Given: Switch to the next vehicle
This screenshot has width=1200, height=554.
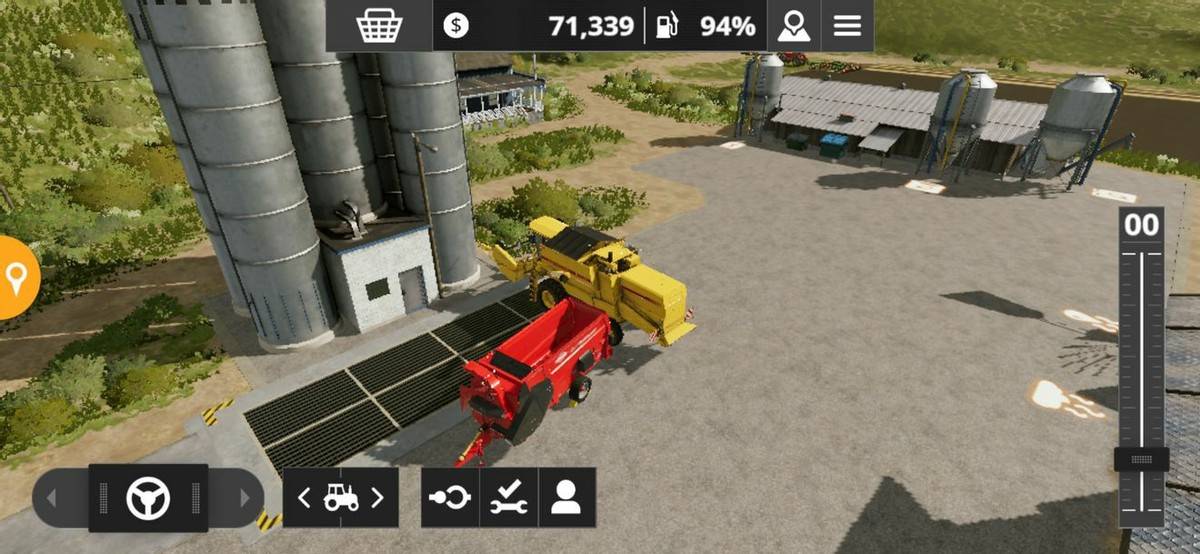Looking at the screenshot, I should pyautogui.click(x=378, y=497).
